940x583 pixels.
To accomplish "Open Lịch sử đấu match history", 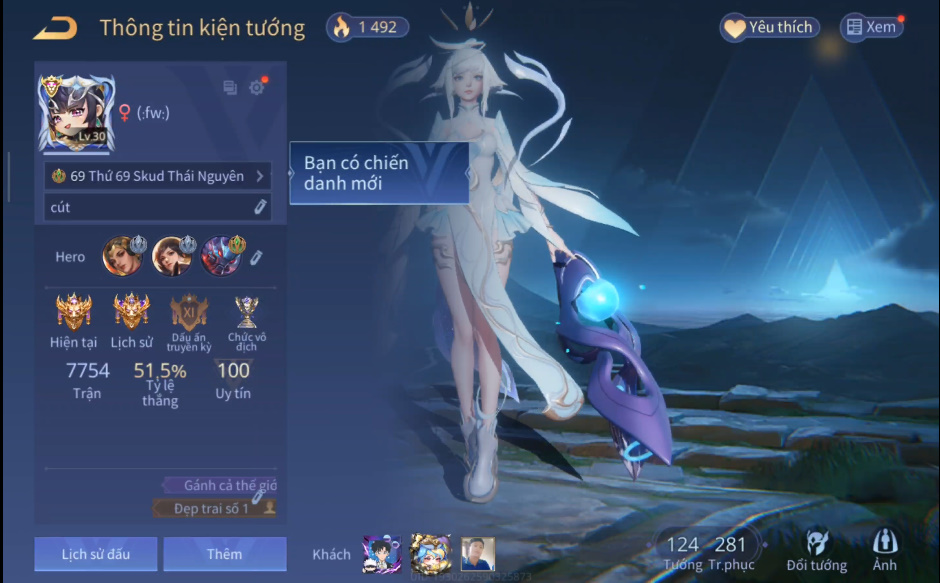I will click(95, 554).
